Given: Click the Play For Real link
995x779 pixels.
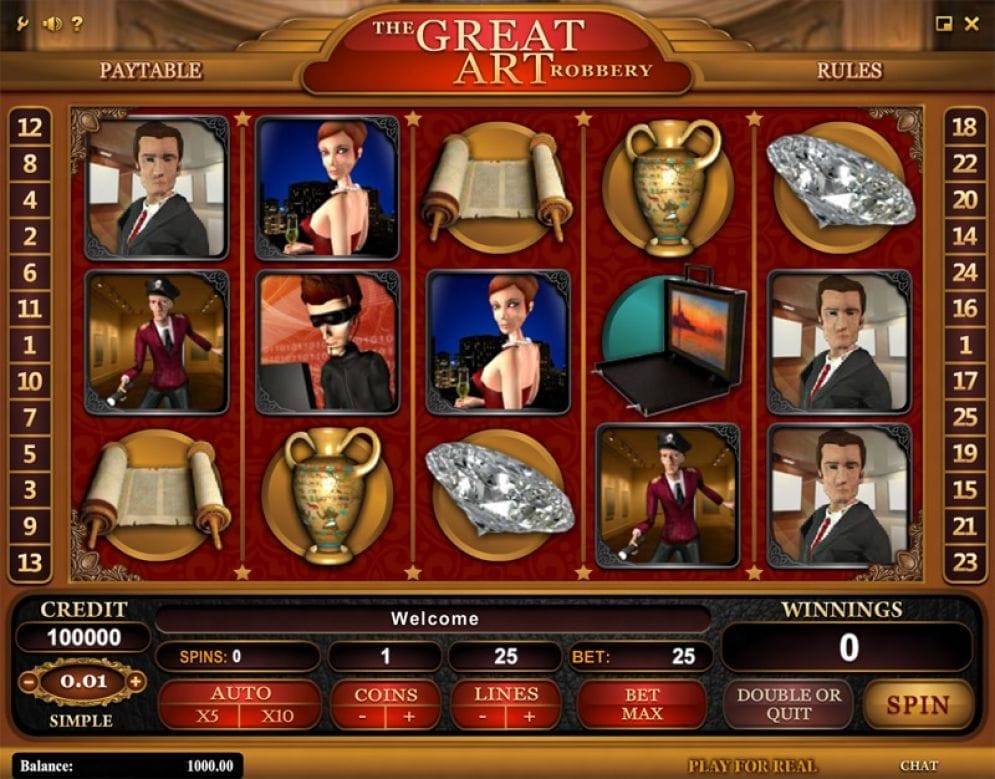Looking at the screenshot, I should [752, 766].
